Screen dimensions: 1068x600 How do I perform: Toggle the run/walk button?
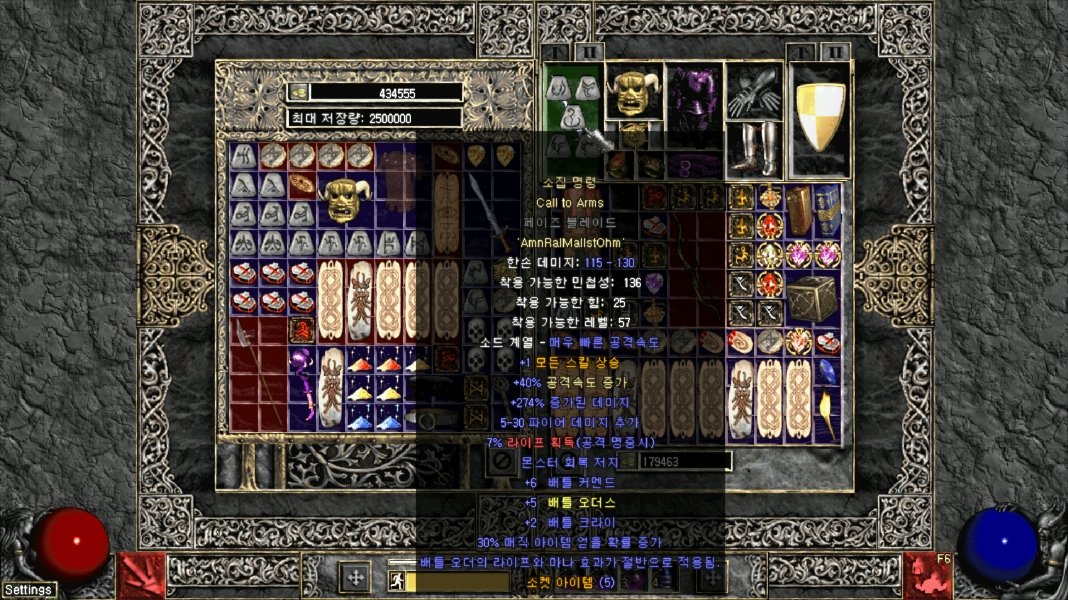pyautogui.click(x=396, y=581)
